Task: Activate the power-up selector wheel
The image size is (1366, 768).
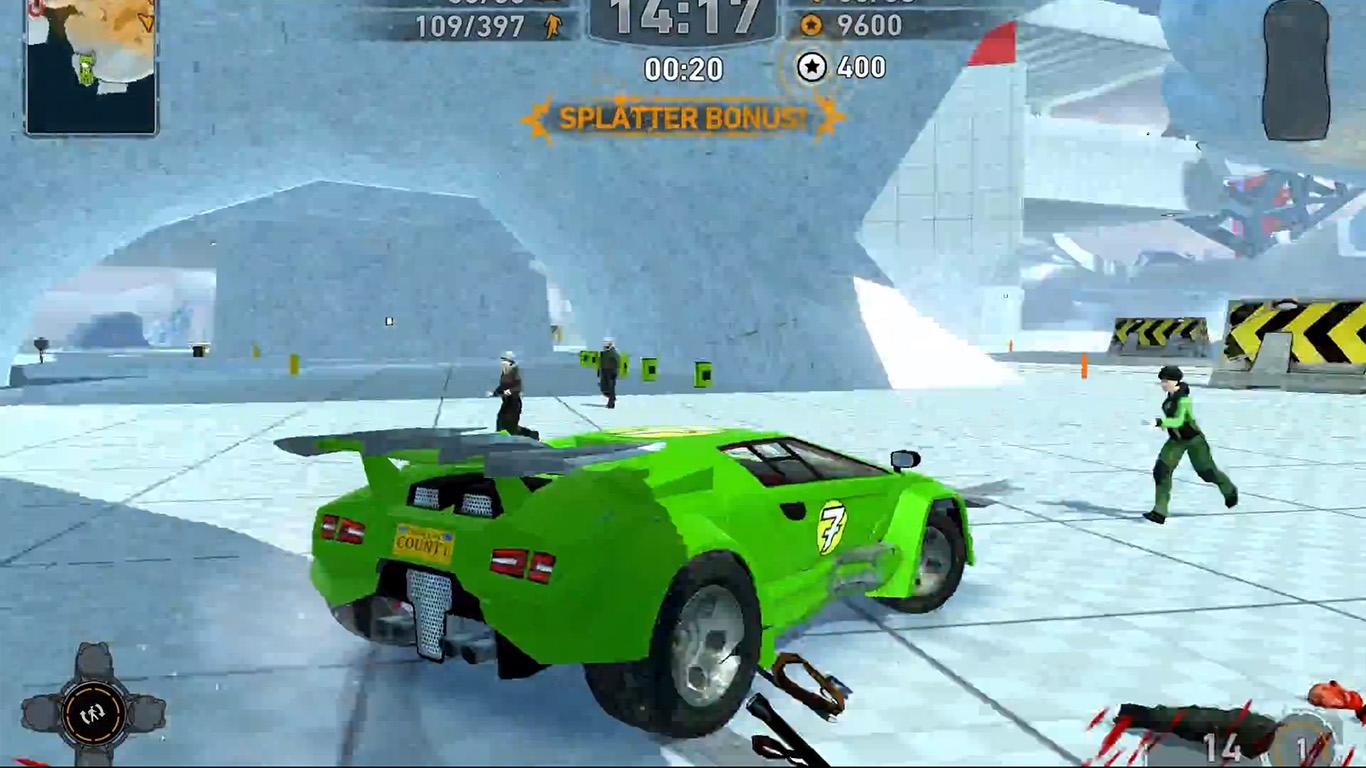Action: (x=93, y=711)
